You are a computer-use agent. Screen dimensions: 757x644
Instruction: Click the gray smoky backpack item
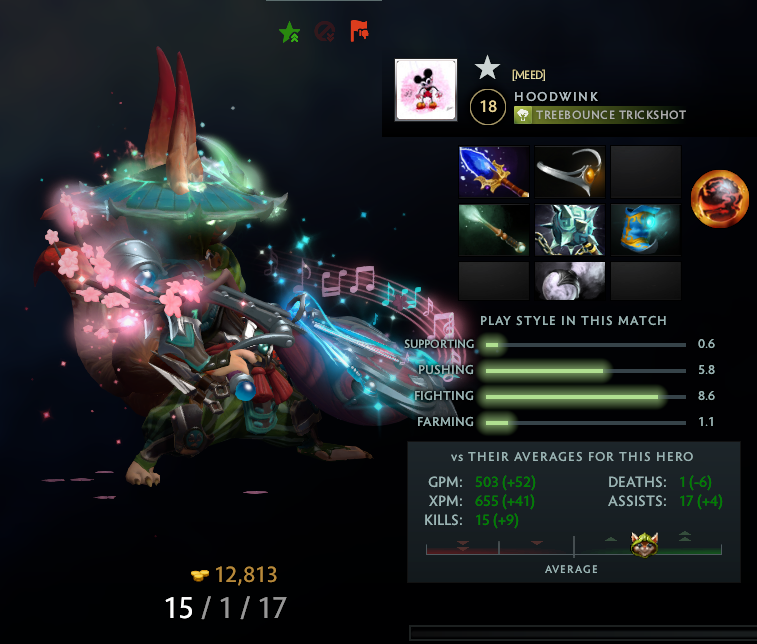570,281
